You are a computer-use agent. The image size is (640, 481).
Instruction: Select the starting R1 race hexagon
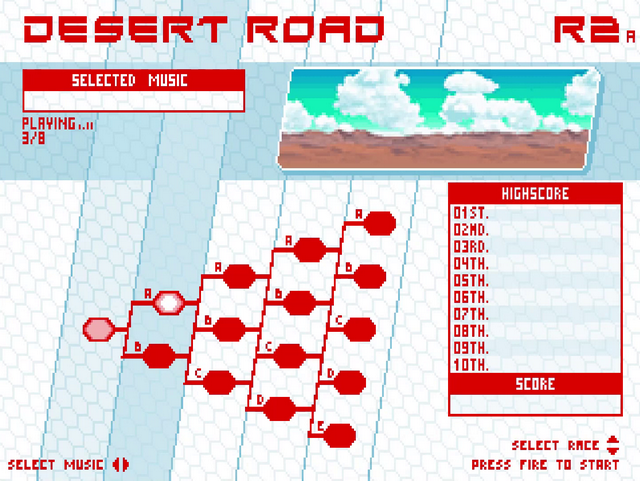coord(99,328)
